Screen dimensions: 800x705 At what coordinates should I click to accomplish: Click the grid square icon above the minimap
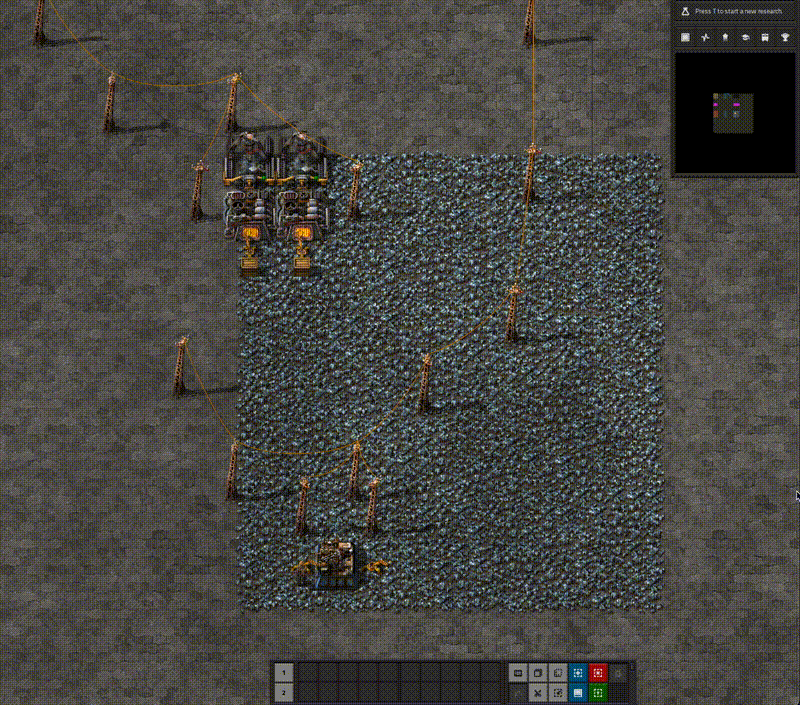point(685,37)
